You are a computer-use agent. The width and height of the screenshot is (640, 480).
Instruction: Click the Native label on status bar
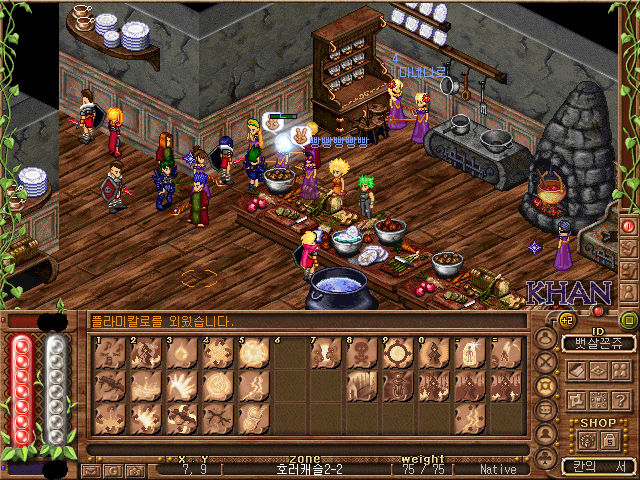pyautogui.click(x=498, y=469)
